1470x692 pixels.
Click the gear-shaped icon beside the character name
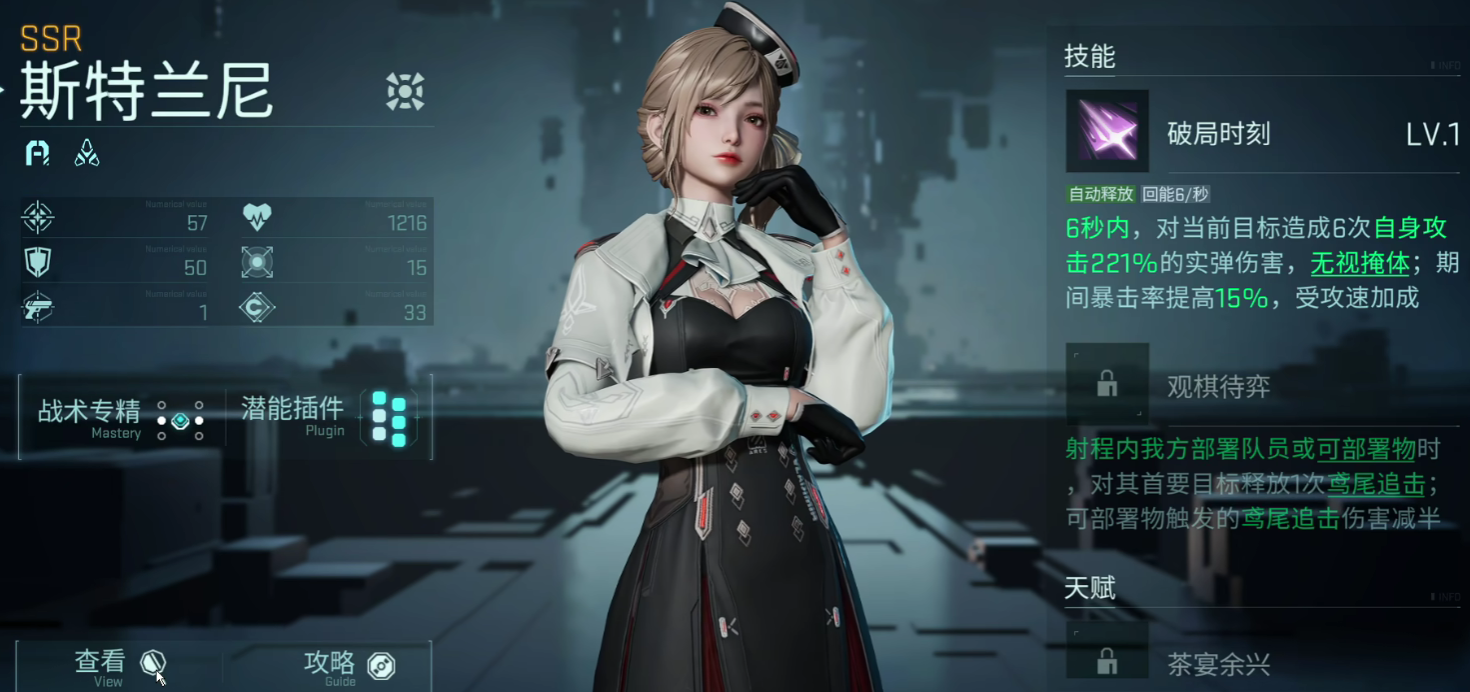[405, 92]
